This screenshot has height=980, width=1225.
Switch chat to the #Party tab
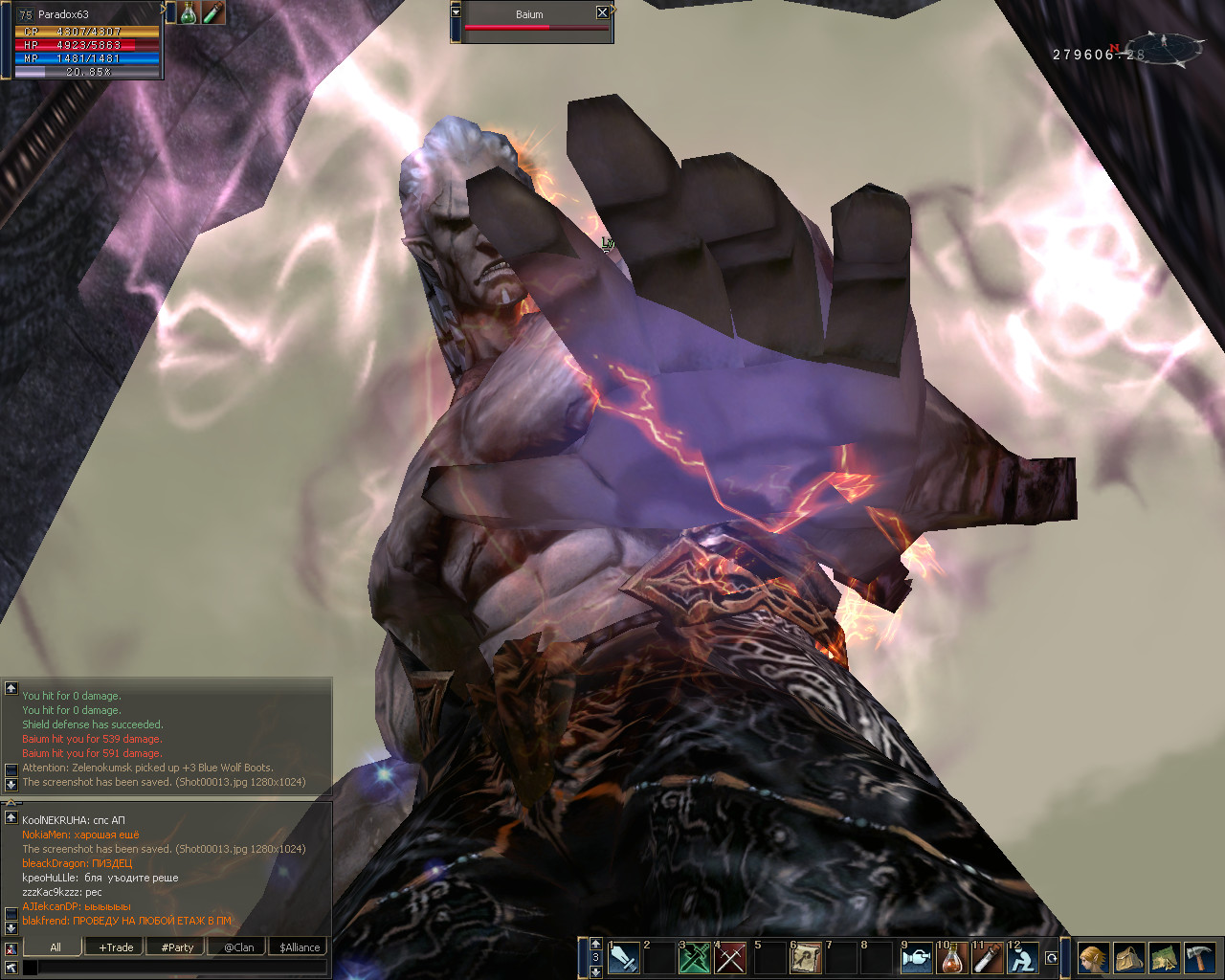click(177, 947)
